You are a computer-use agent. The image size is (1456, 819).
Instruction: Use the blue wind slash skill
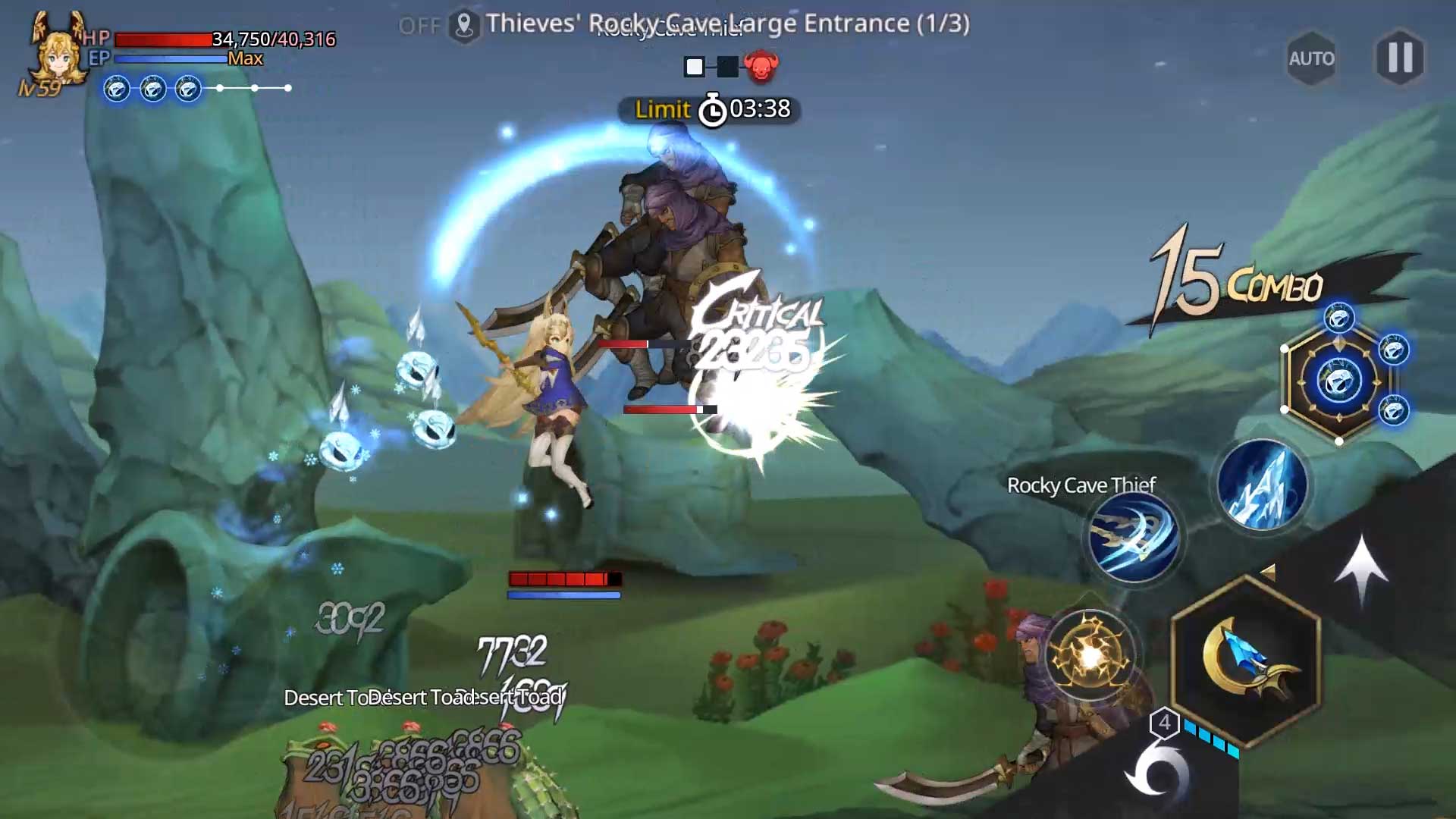coord(1134,538)
